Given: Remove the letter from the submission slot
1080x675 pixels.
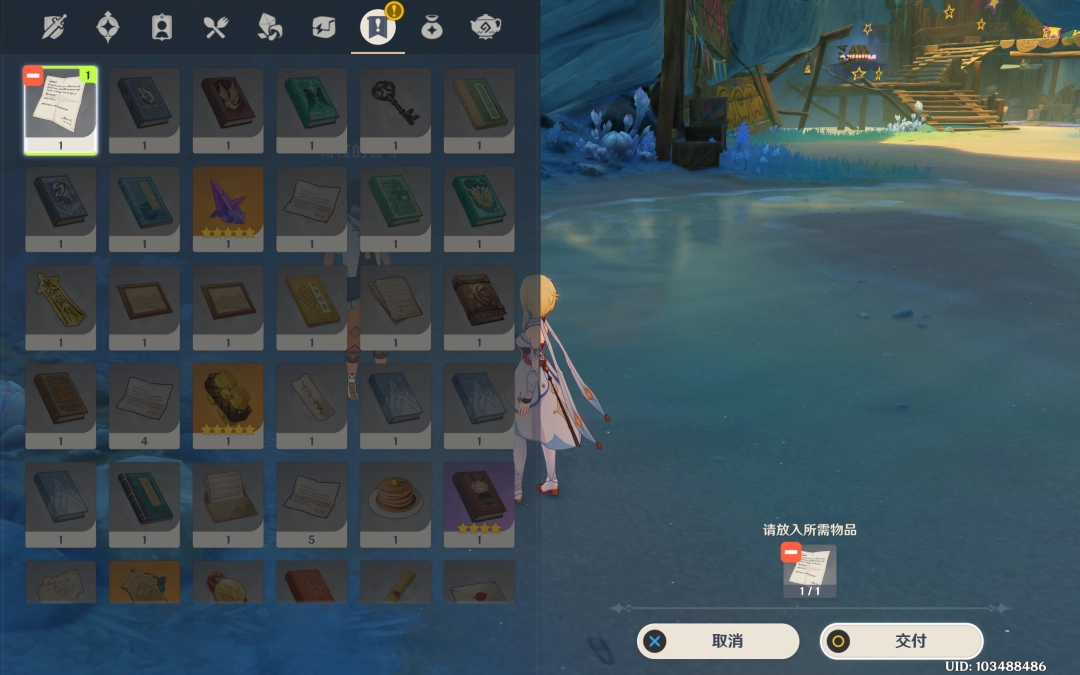Looking at the screenshot, I should [791, 553].
